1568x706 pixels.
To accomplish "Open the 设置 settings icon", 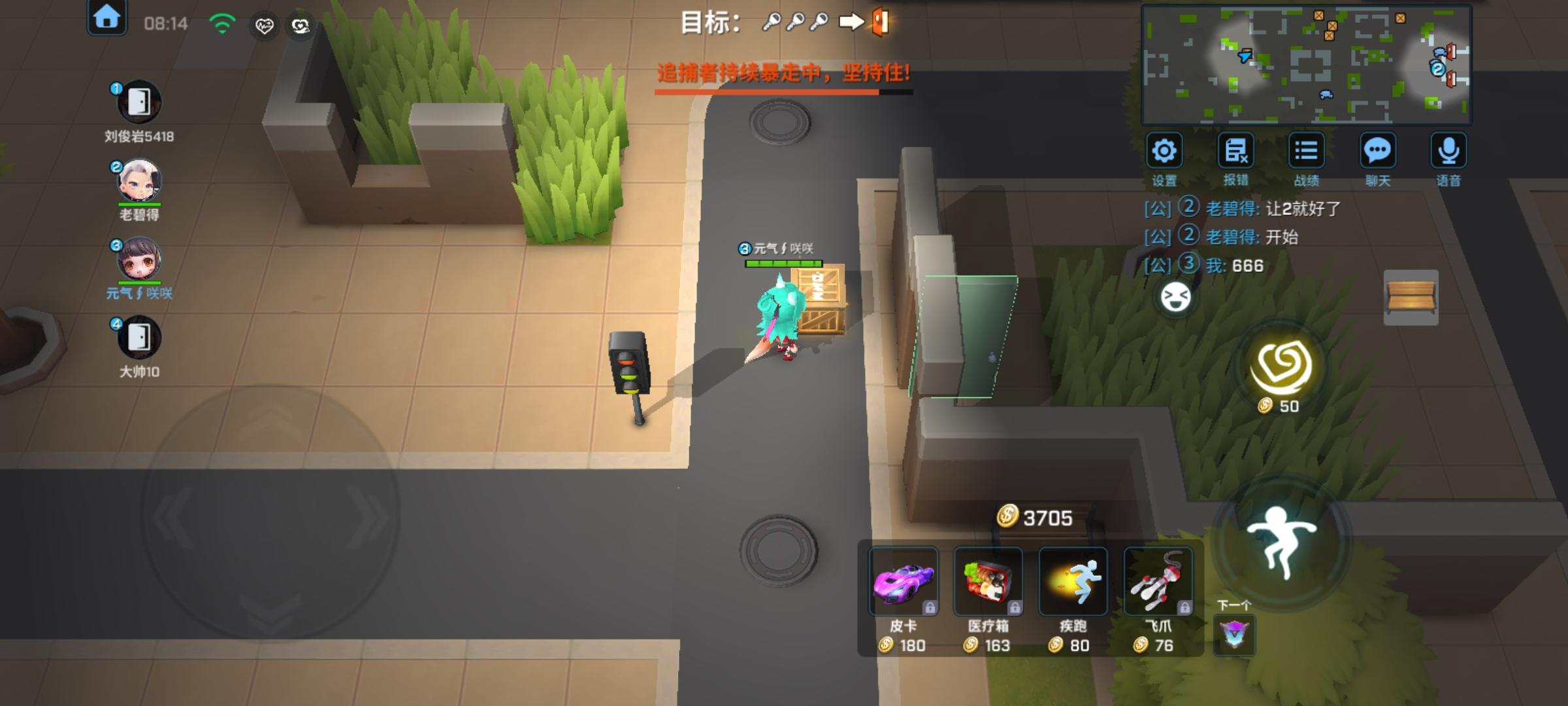I will 1165,151.
